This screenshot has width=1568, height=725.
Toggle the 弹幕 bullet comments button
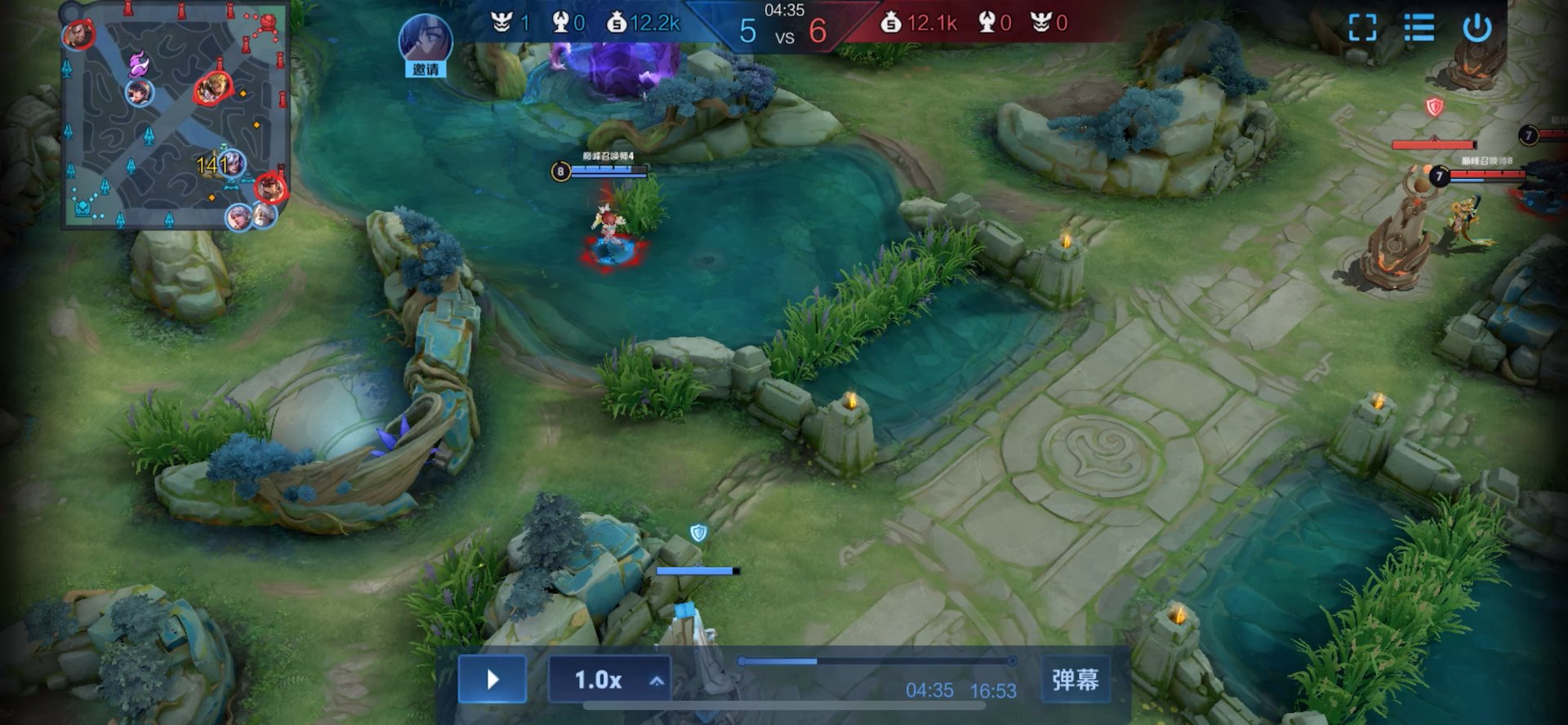(x=1075, y=679)
